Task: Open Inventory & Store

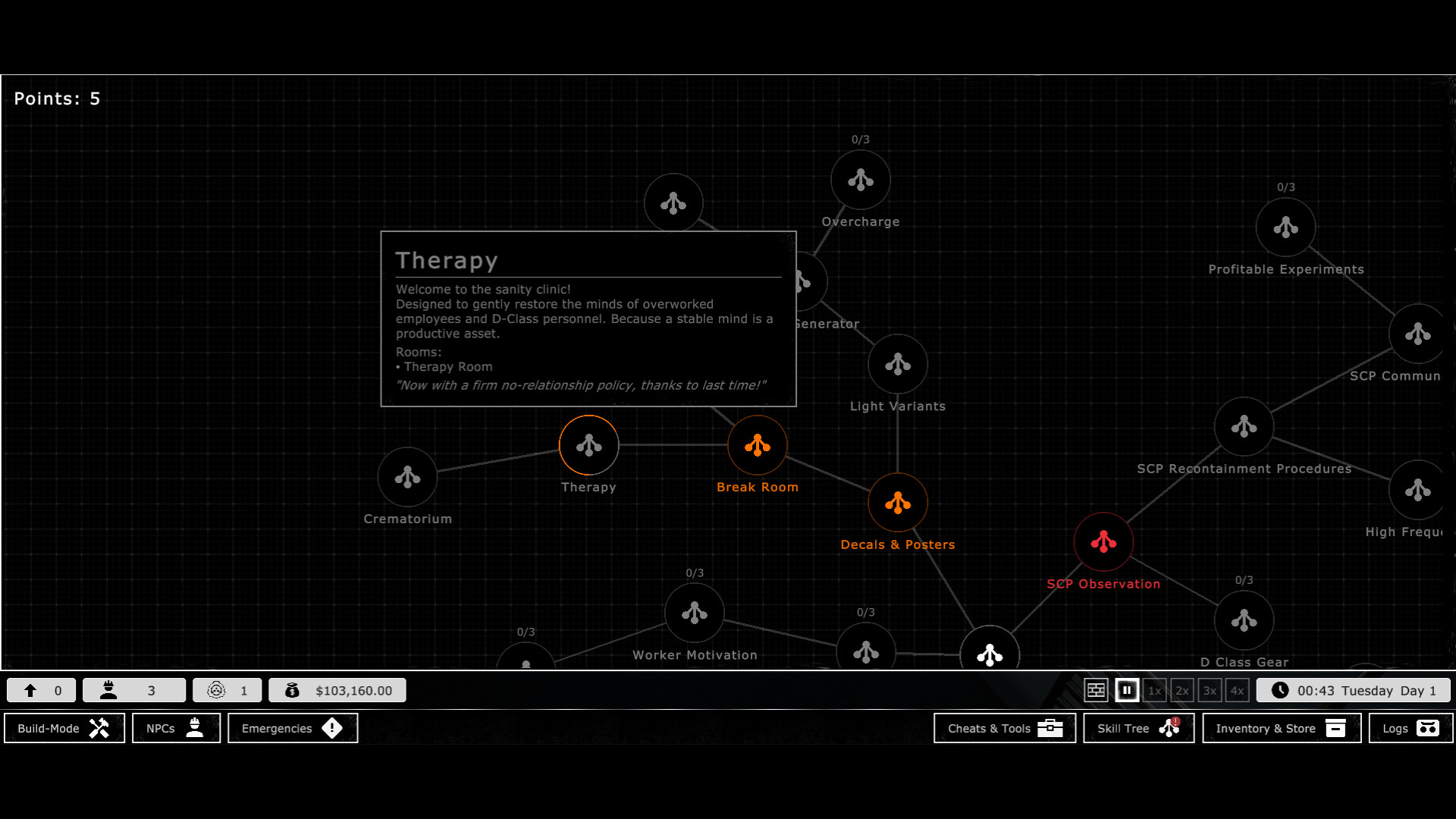Action: pyautogui.click(x=1280, y=728)
